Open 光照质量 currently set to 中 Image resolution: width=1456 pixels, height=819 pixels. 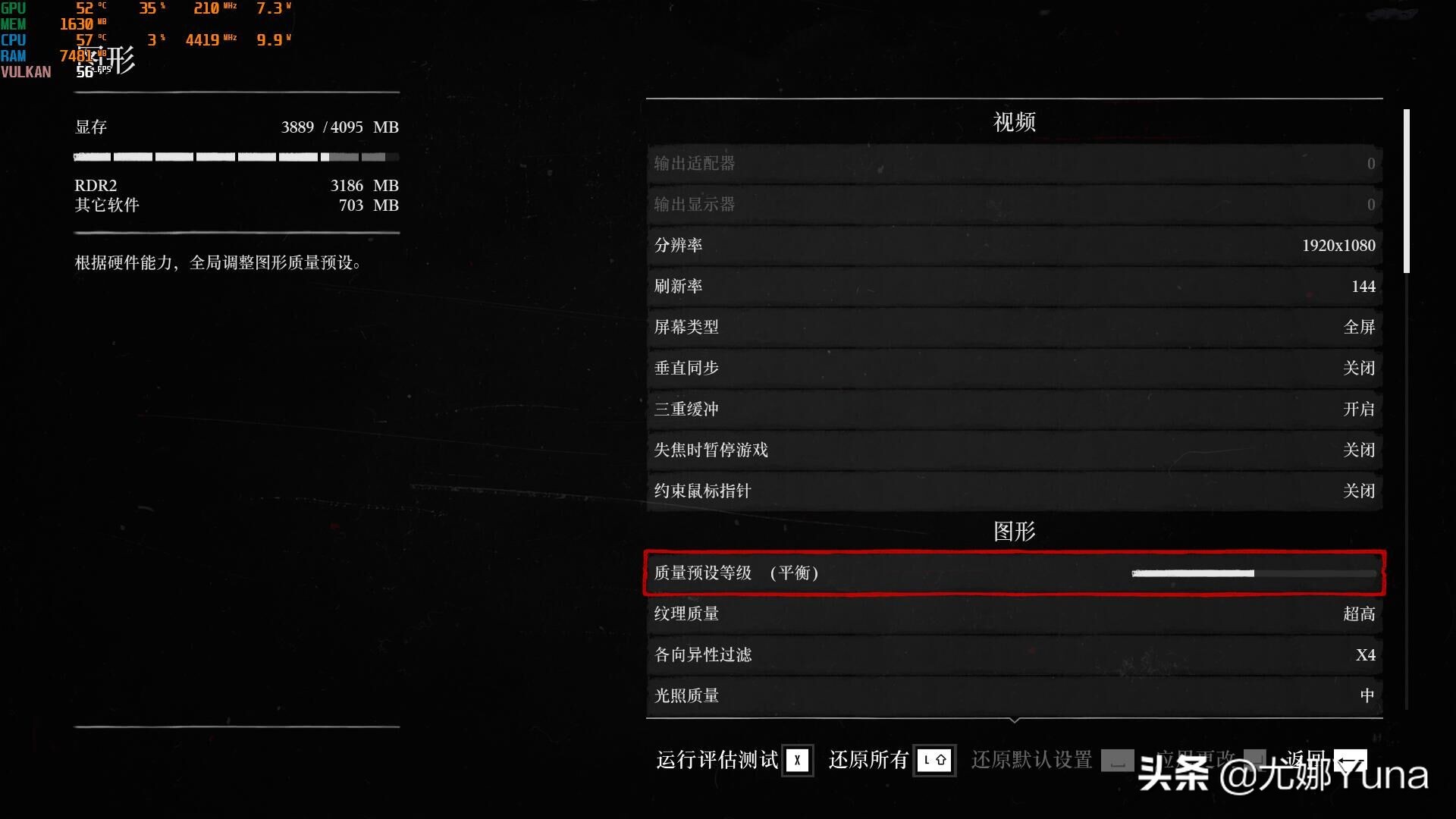click(1014, 695)
